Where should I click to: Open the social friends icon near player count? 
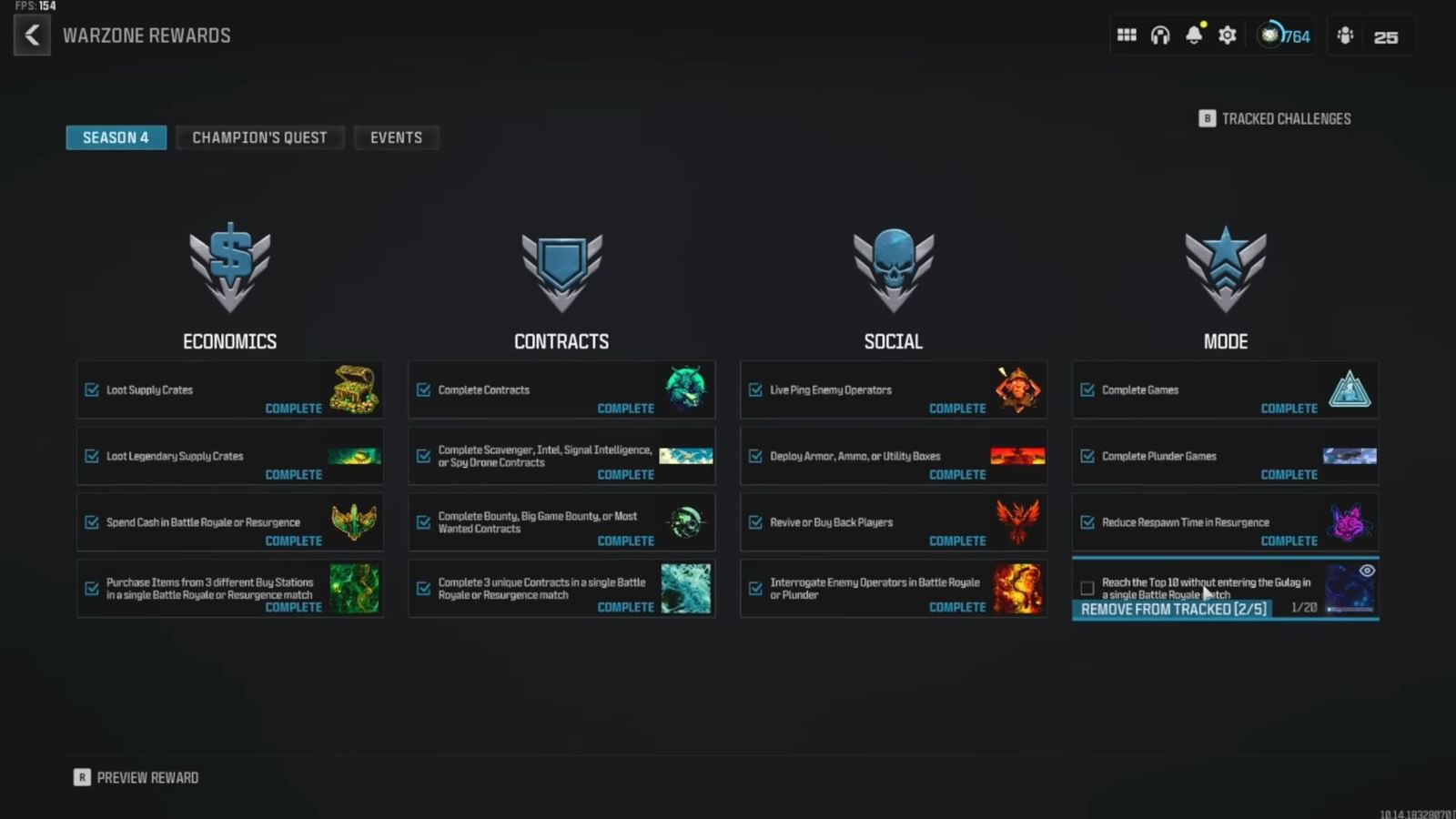click(x=1344, y=36)
